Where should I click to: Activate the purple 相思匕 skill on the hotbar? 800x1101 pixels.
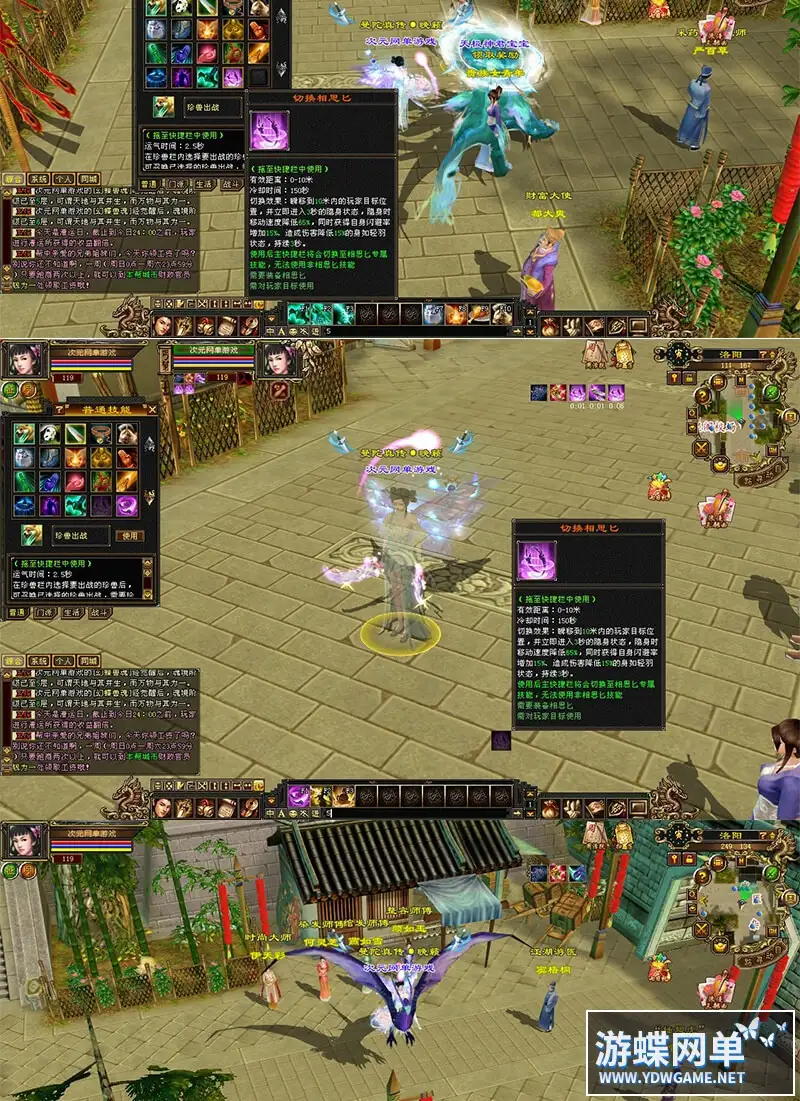298,796
